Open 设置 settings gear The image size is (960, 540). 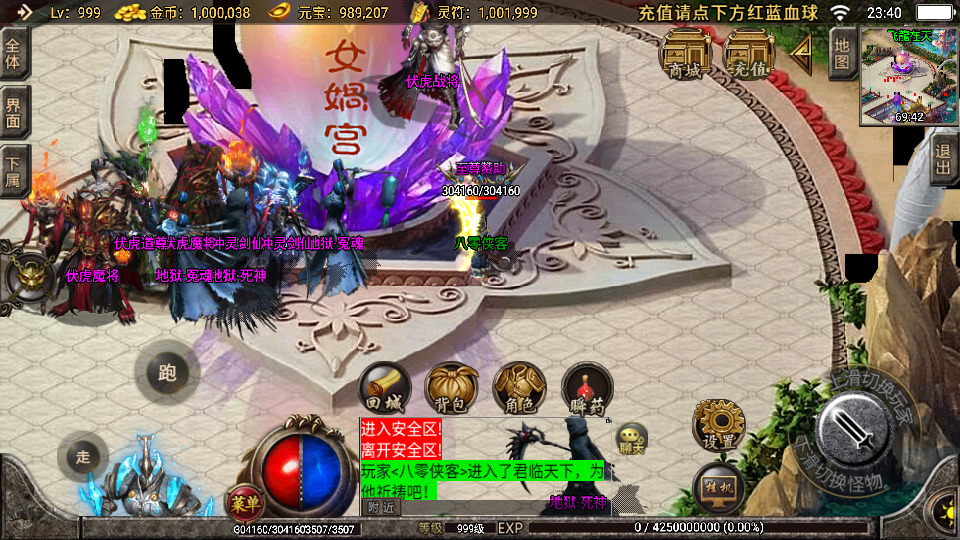pos(719,425)
